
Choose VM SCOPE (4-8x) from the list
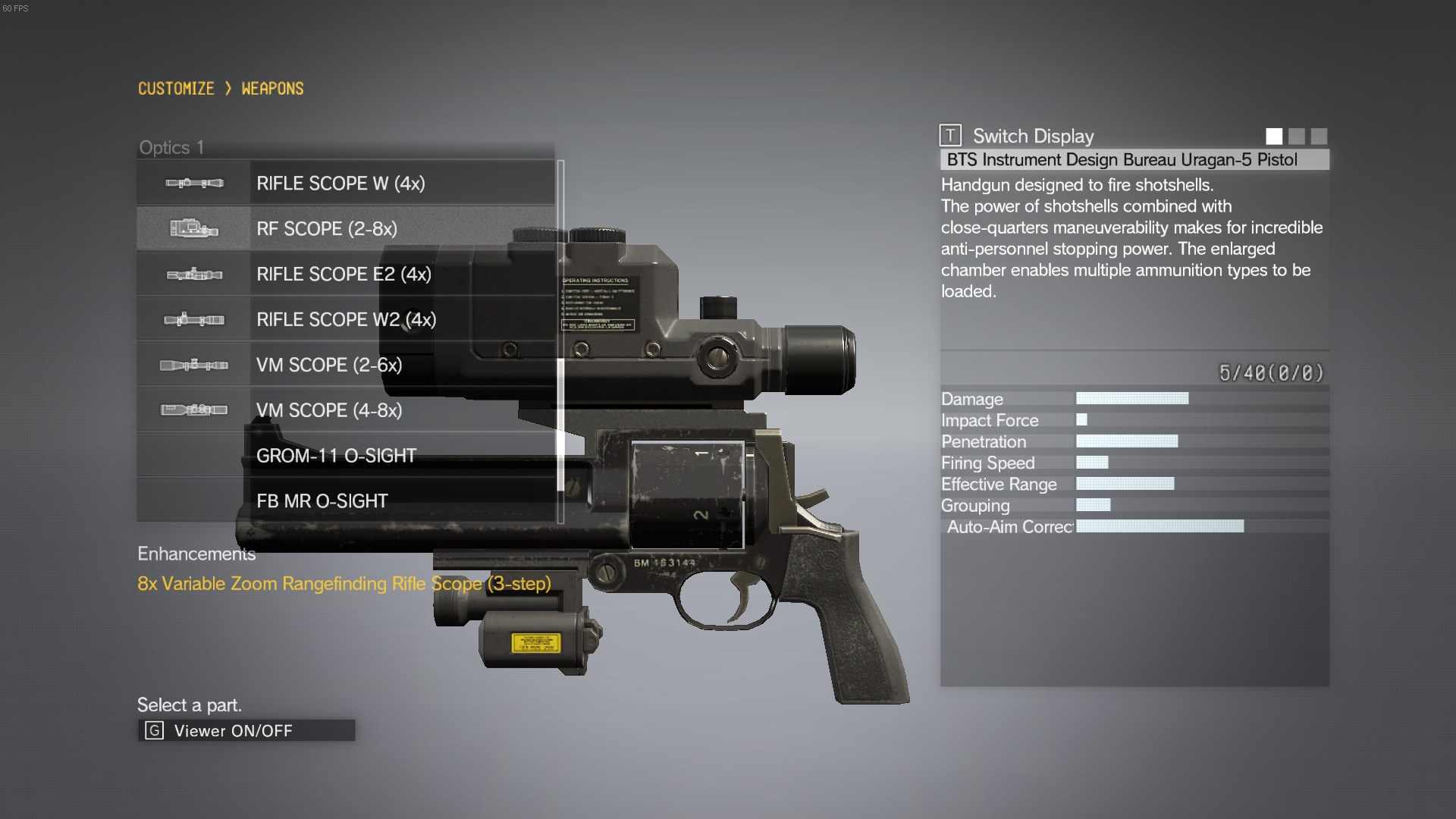click(x=345, y=410)
